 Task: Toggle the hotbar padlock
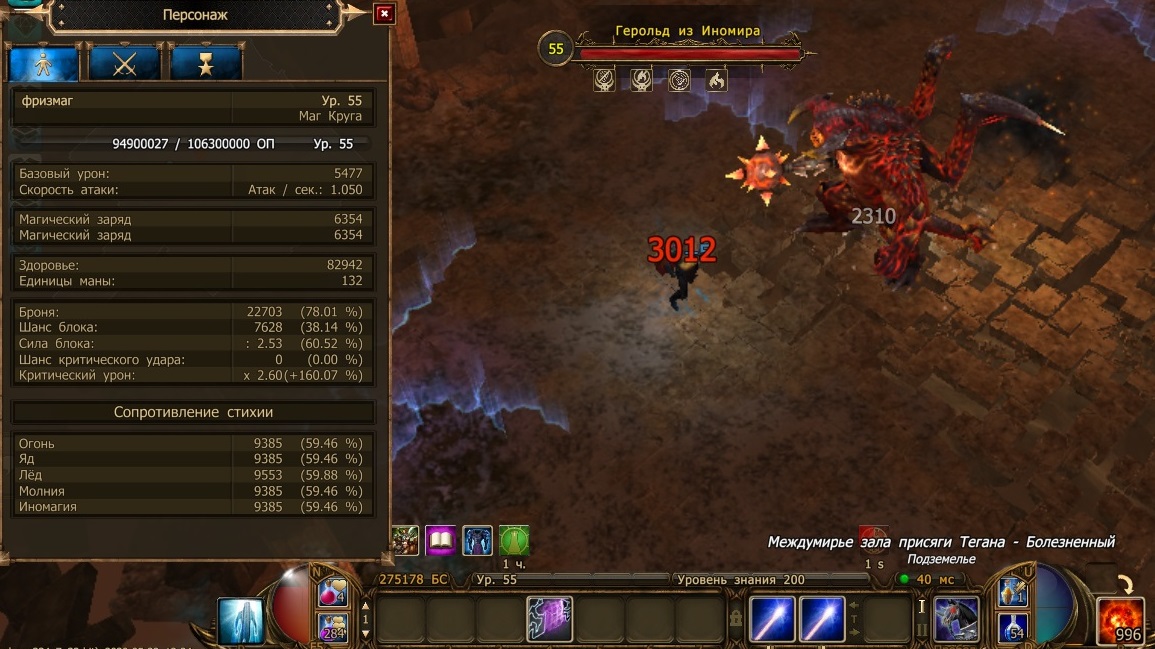tap(736, 620)
